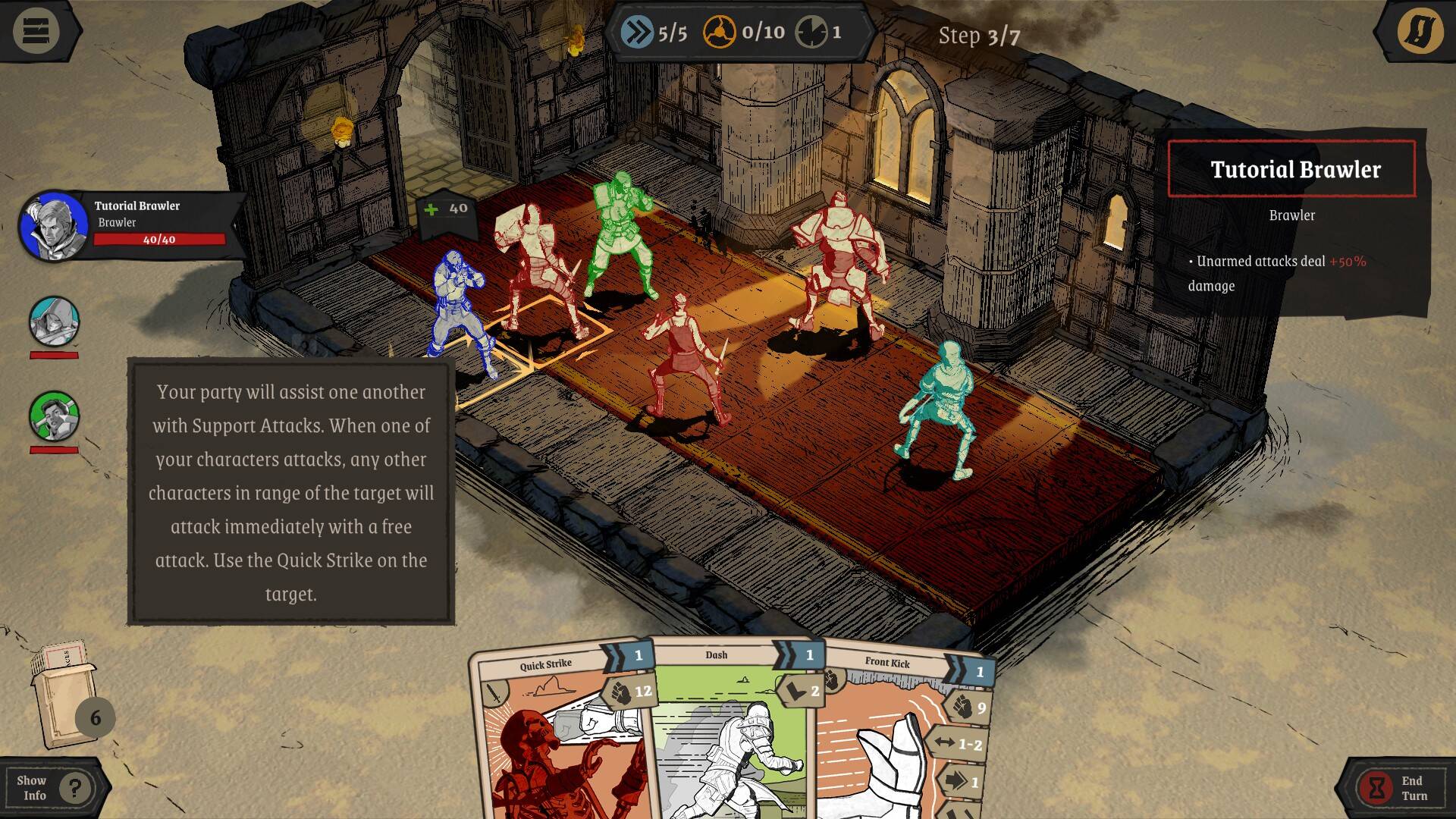Open the hamburger menu button
The image size is (1456, 819).
pos(36,31)
